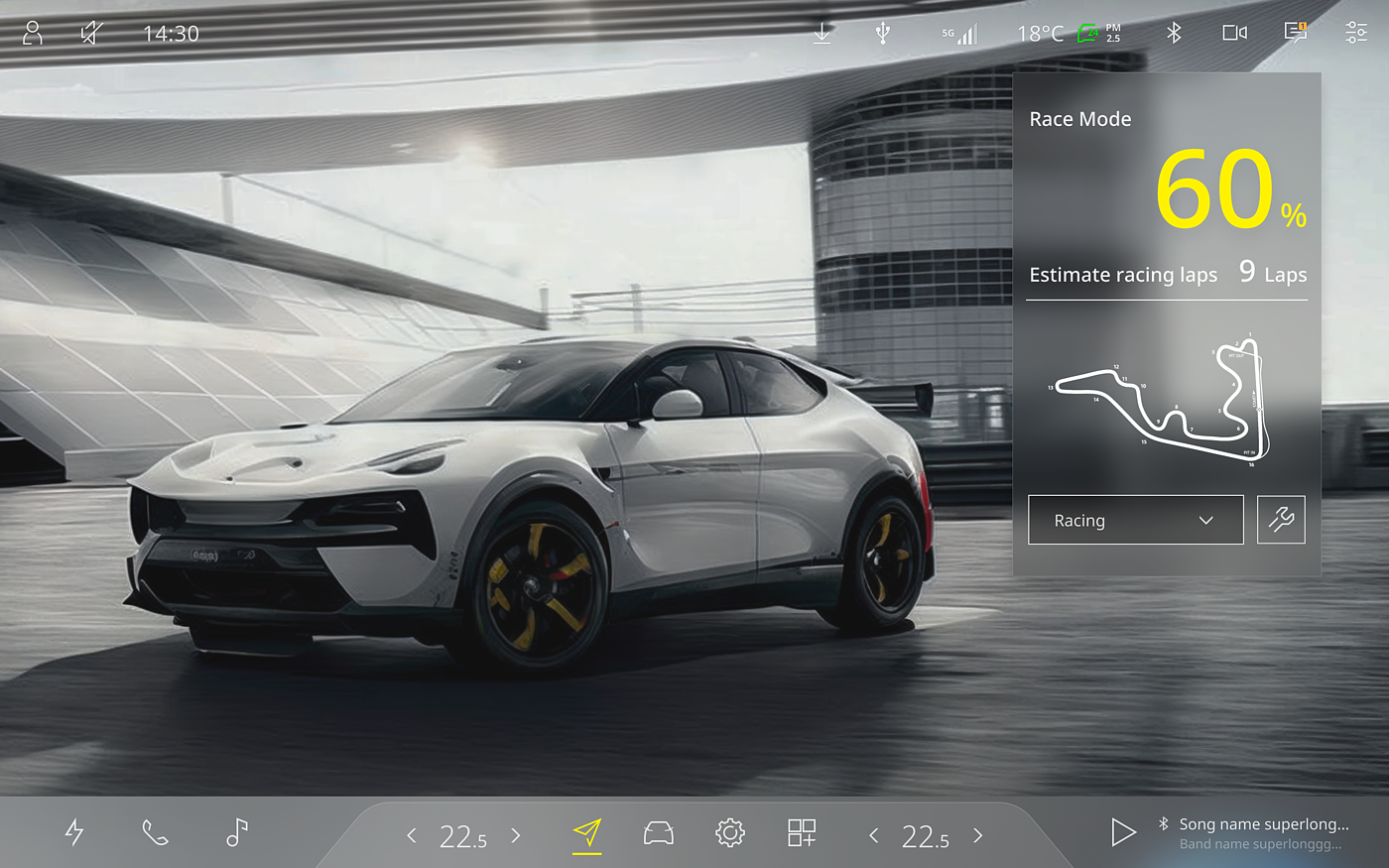The height and width of the screenshot is (868, 1389).
Task: Open the car vehicle controls icon
Action: (x=659, y=833)
